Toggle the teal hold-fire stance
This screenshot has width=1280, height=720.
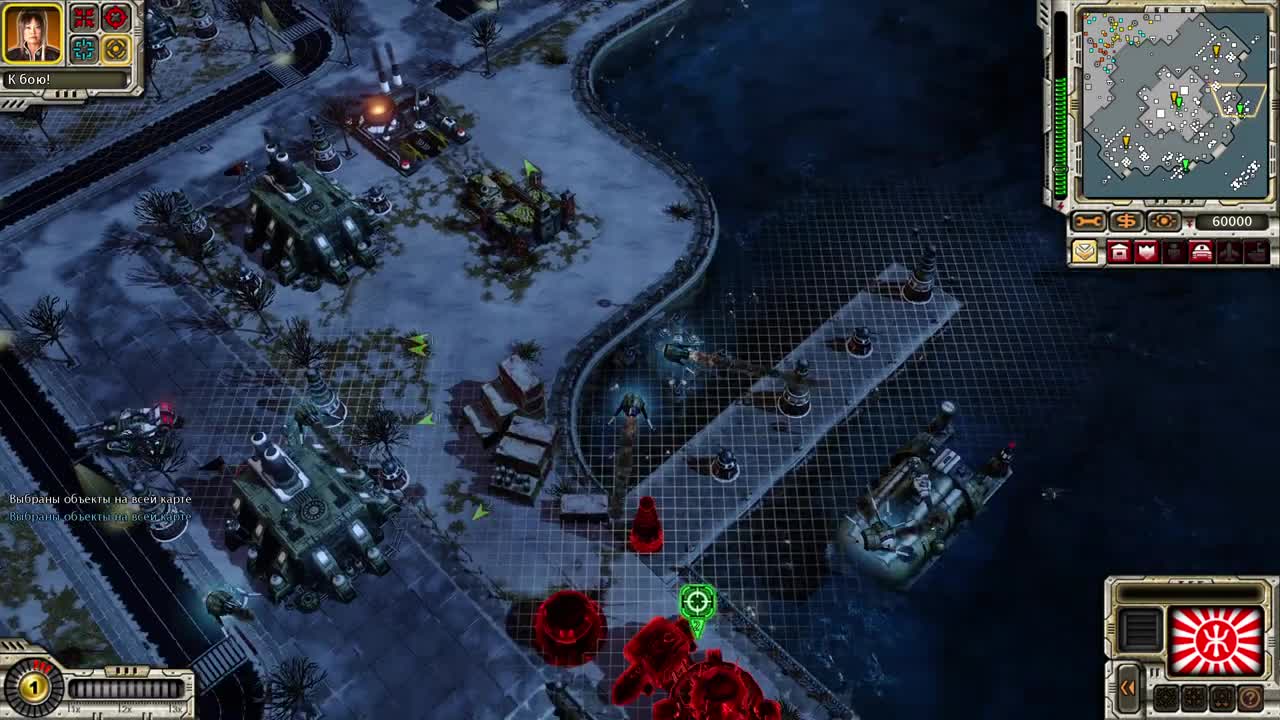point(82,48)
